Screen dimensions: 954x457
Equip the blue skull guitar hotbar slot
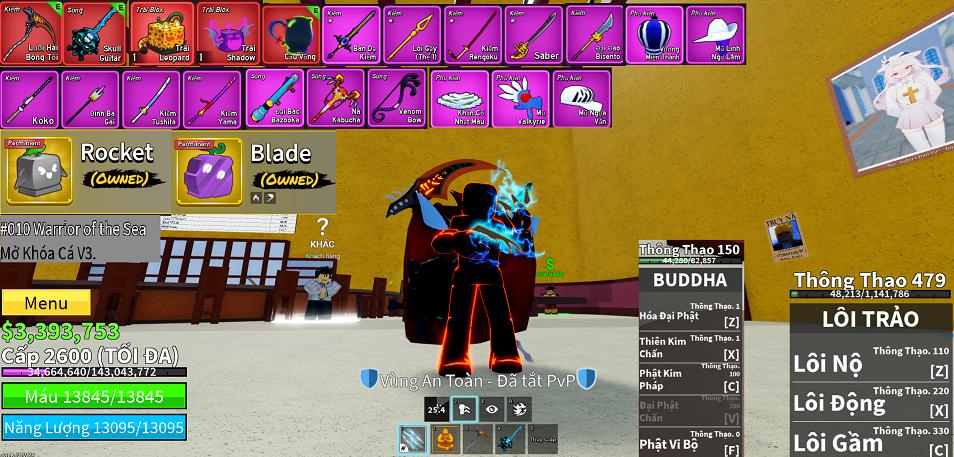[509, 439]
